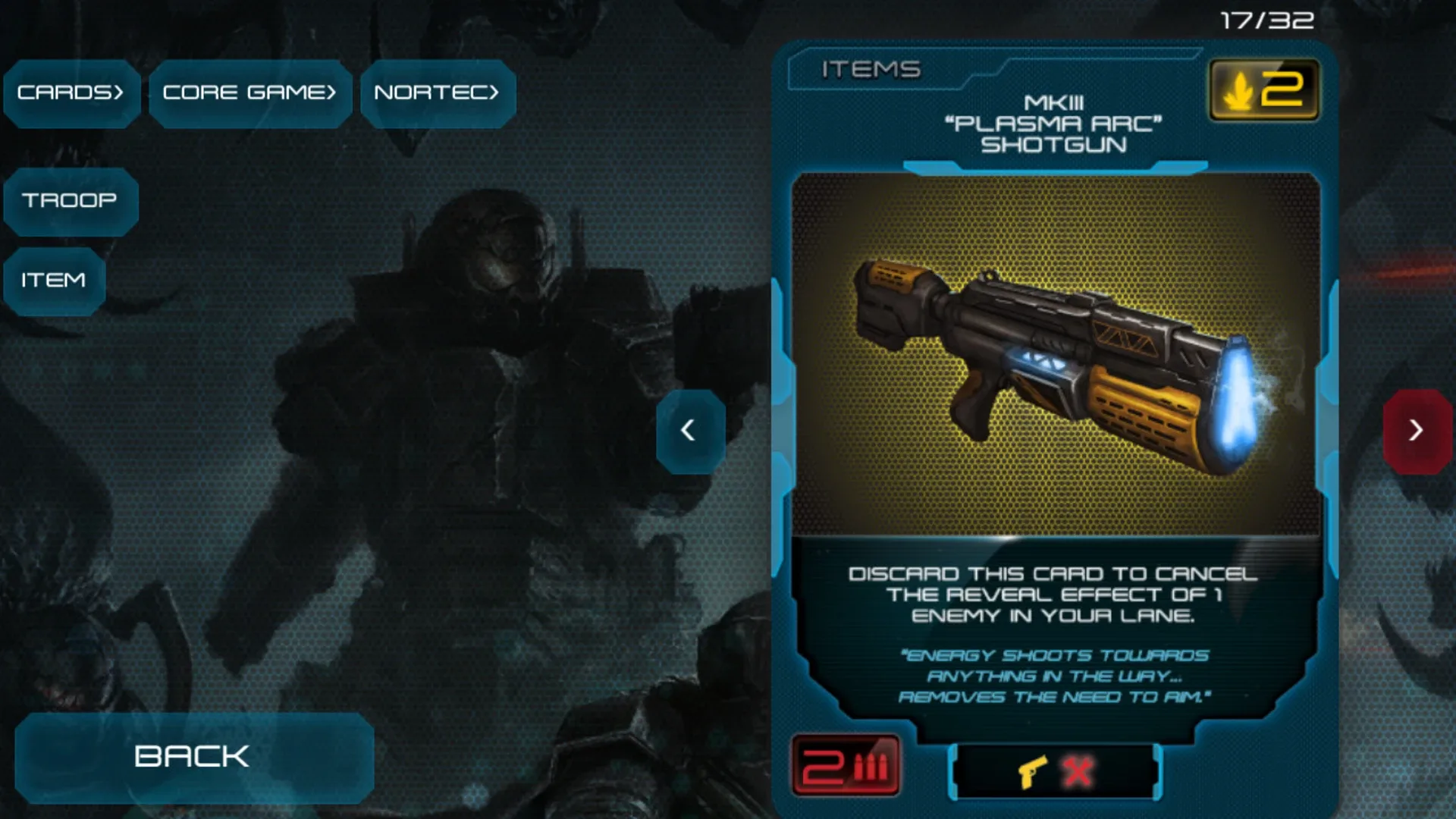Expand the NORTEC category

coord(437,93)
